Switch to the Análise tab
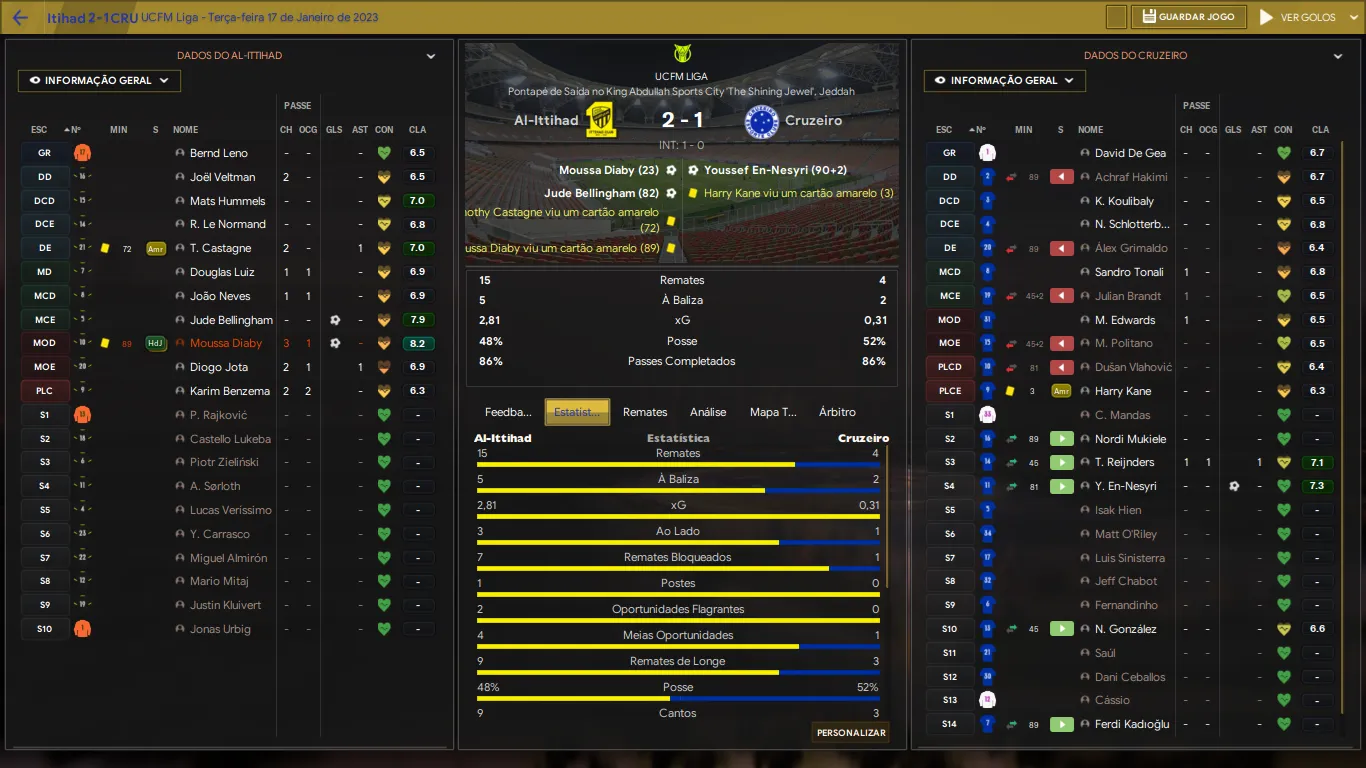The image size is (1366, 768). (708, 412)
